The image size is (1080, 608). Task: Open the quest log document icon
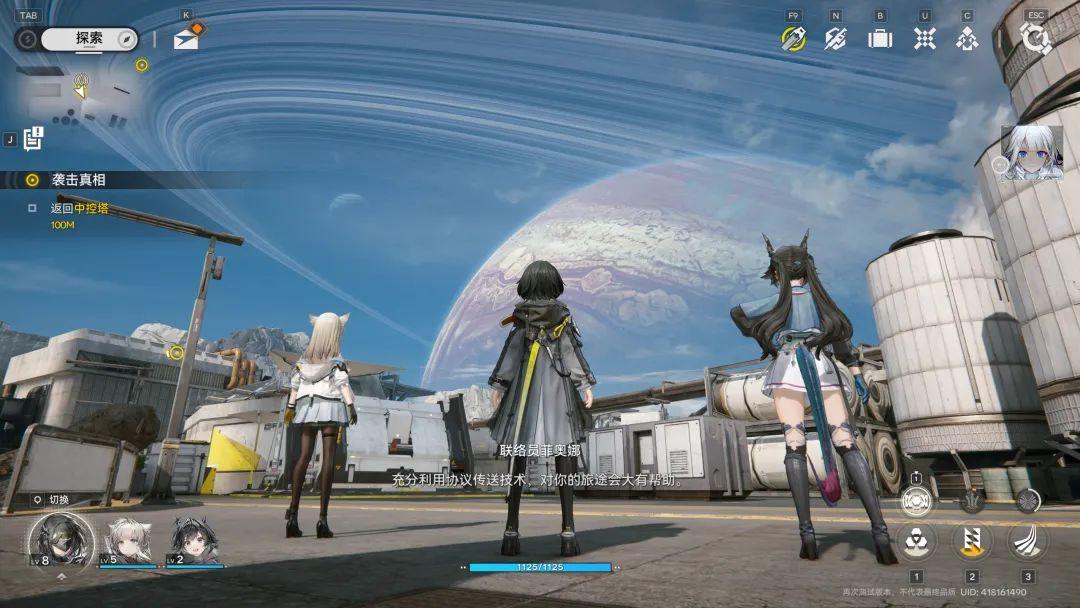click(33, 139)
